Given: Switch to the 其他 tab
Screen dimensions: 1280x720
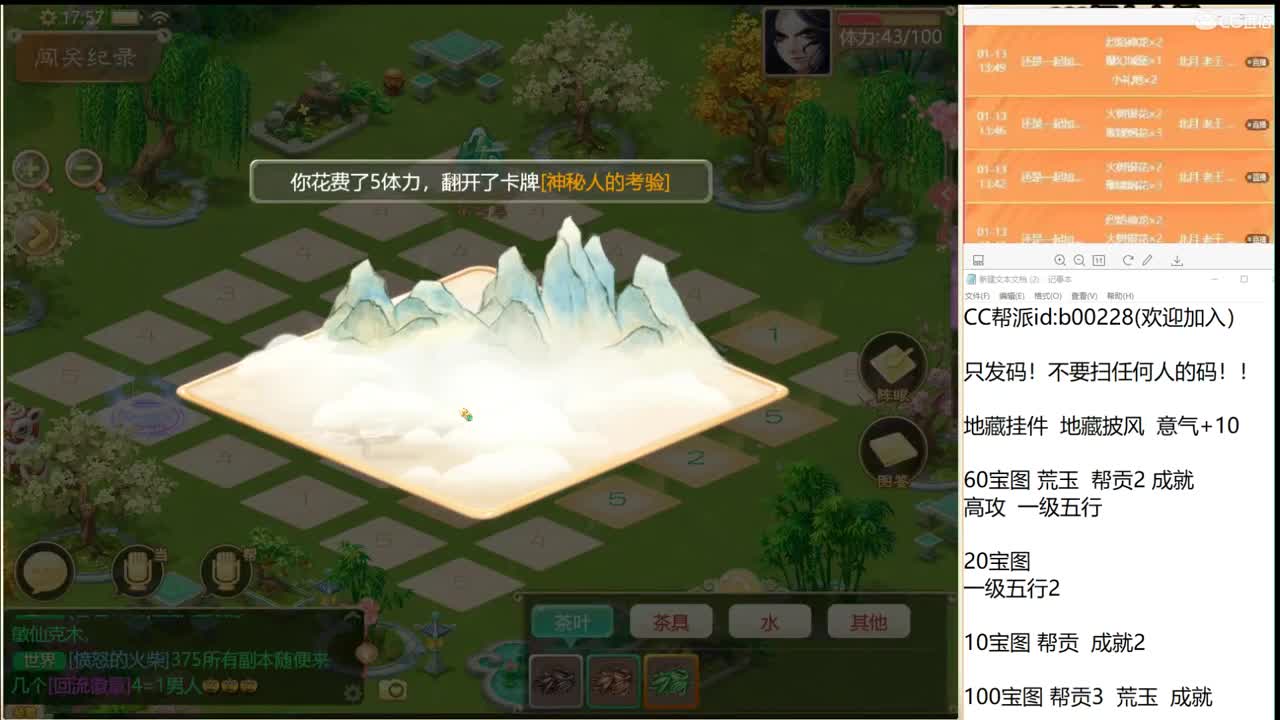Looking at the screenshot, I should tap(865, 621).
